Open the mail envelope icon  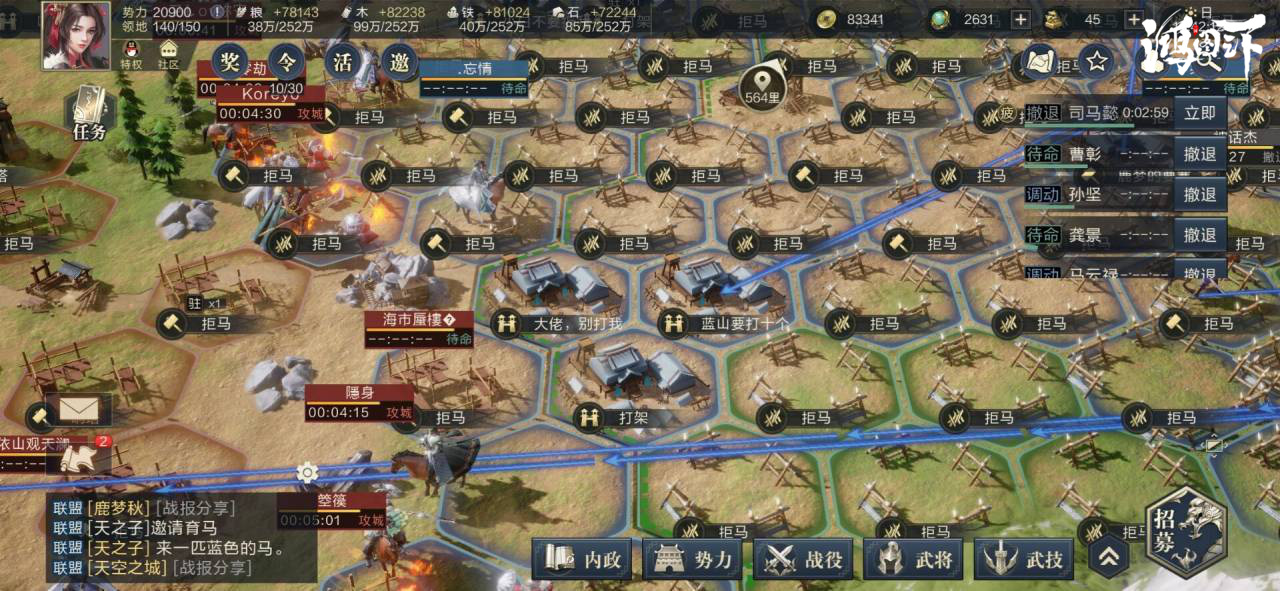click(x=77, y=408)
